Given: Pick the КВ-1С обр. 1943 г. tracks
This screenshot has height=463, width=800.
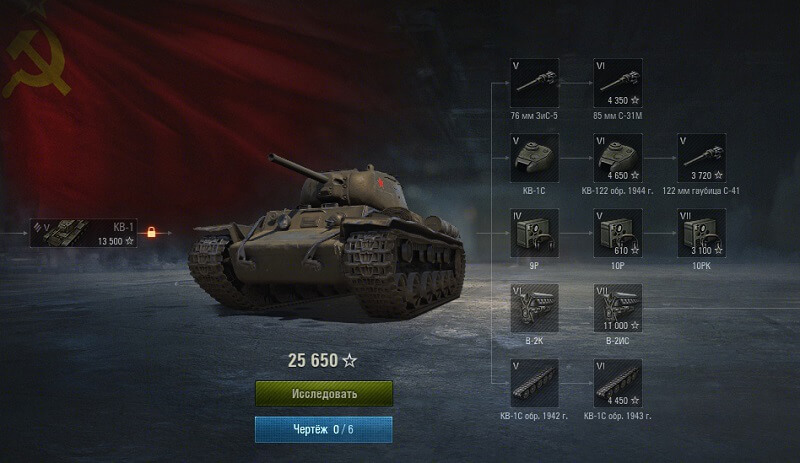Looking at the screenshot, I should coord(617,384).
